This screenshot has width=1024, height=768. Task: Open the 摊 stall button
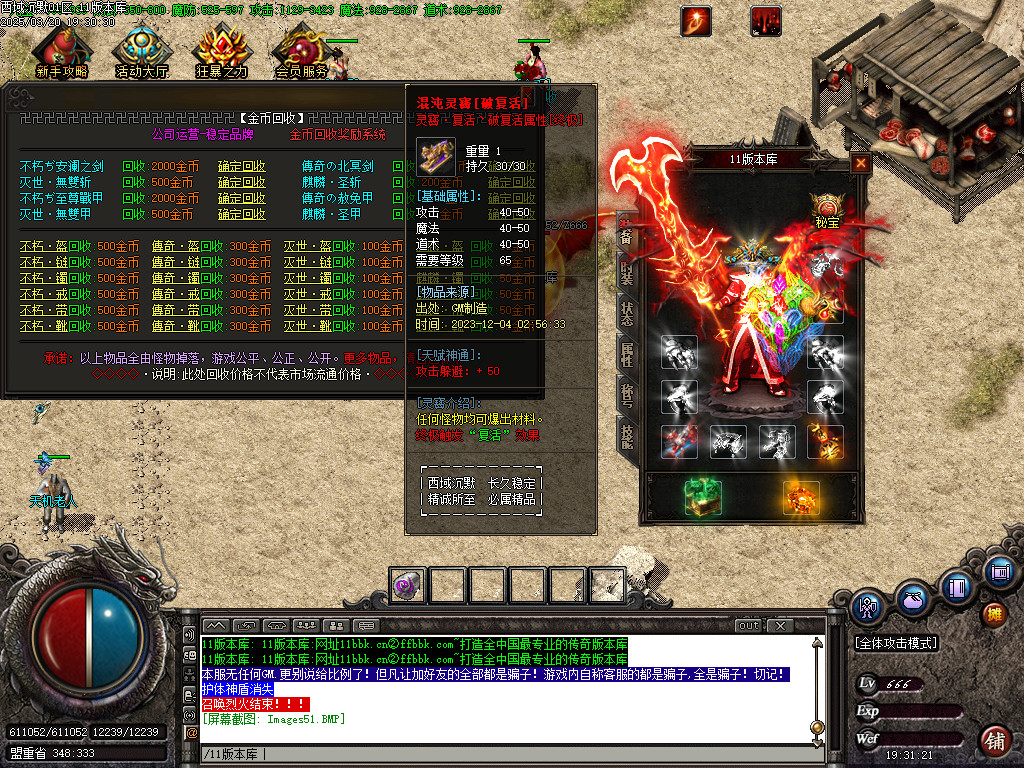993,612
